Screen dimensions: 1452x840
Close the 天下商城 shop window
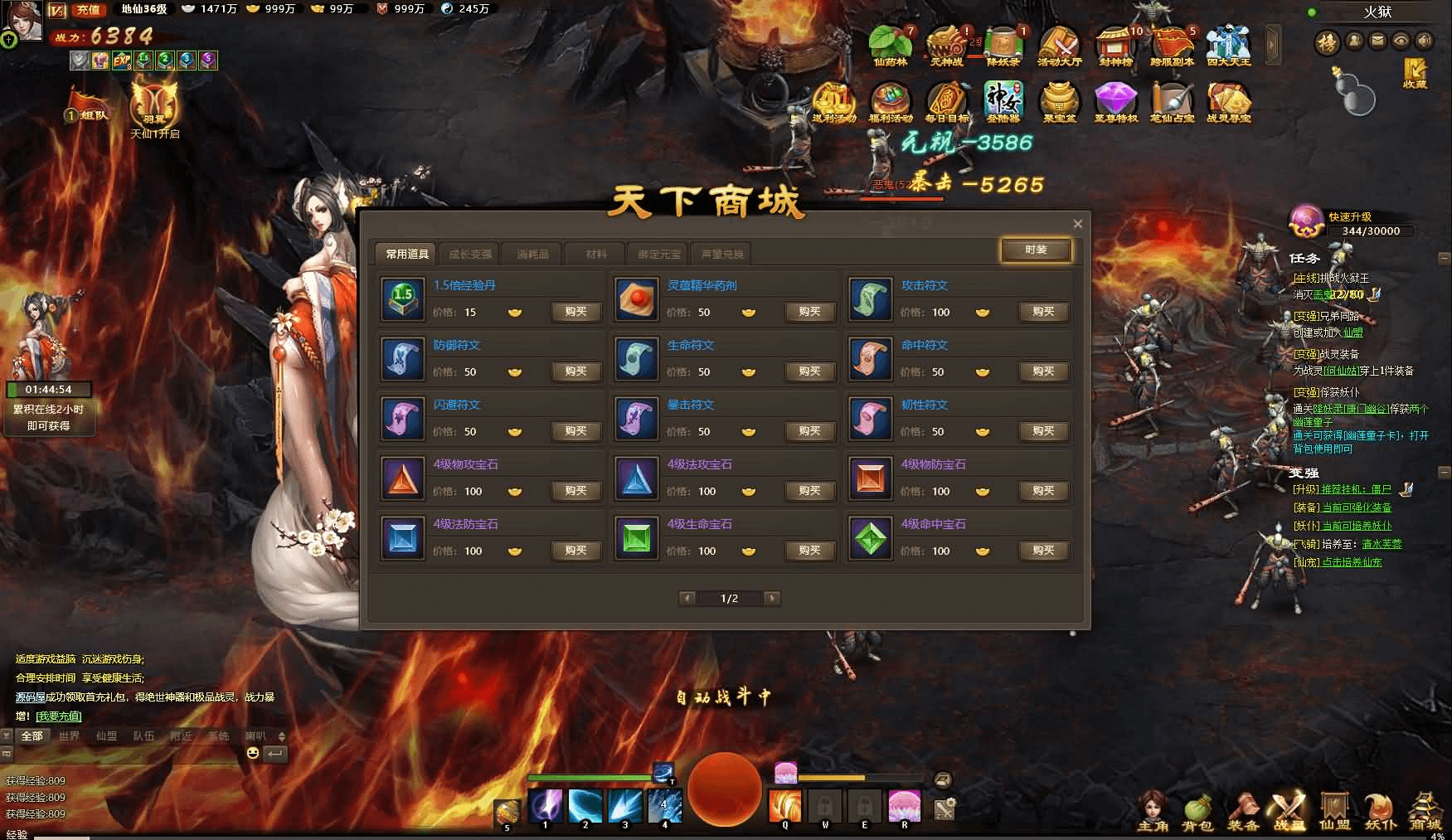pos(1077,224)
